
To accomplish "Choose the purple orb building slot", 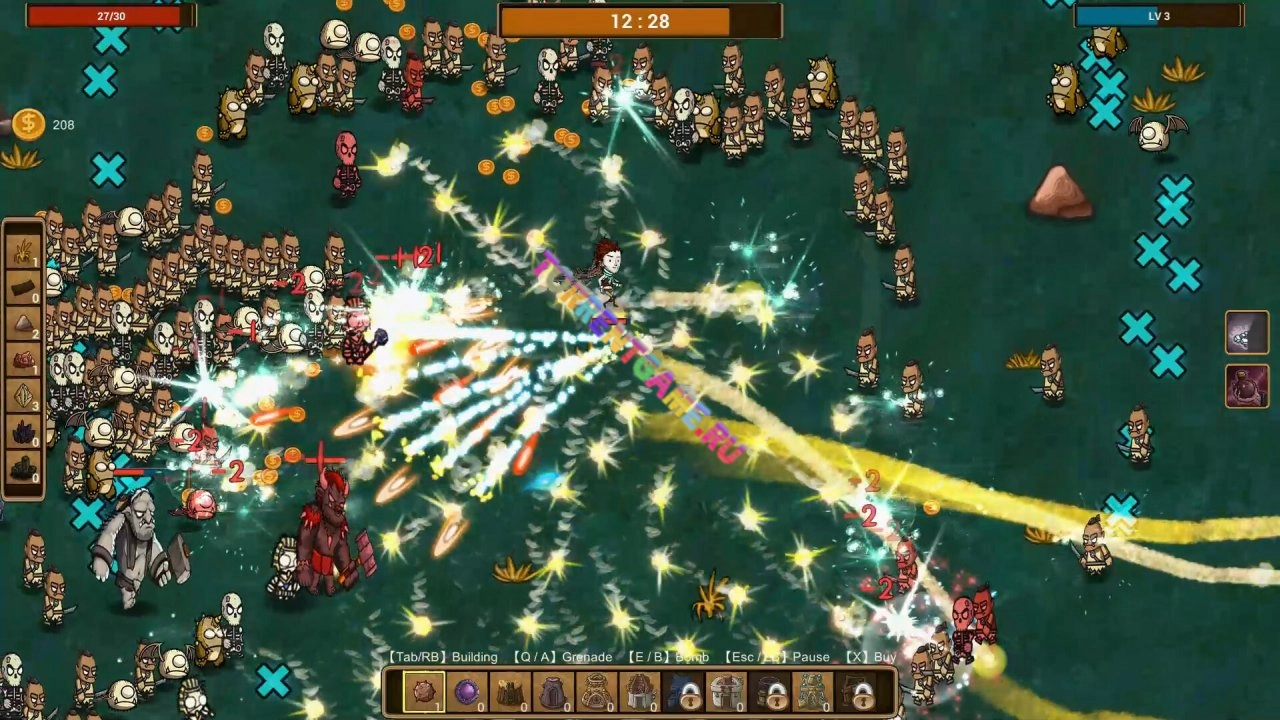I will pos(466,692).
